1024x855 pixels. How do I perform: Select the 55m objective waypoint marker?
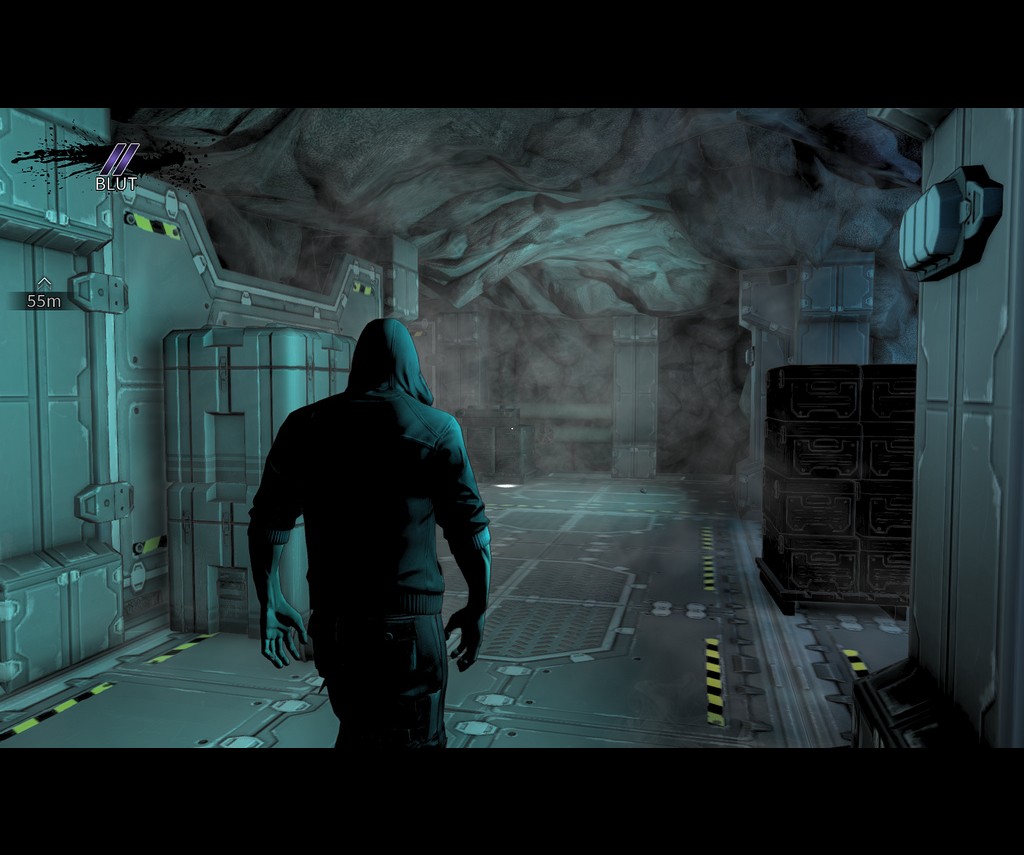pyautogui.click(x=43, y=294)
